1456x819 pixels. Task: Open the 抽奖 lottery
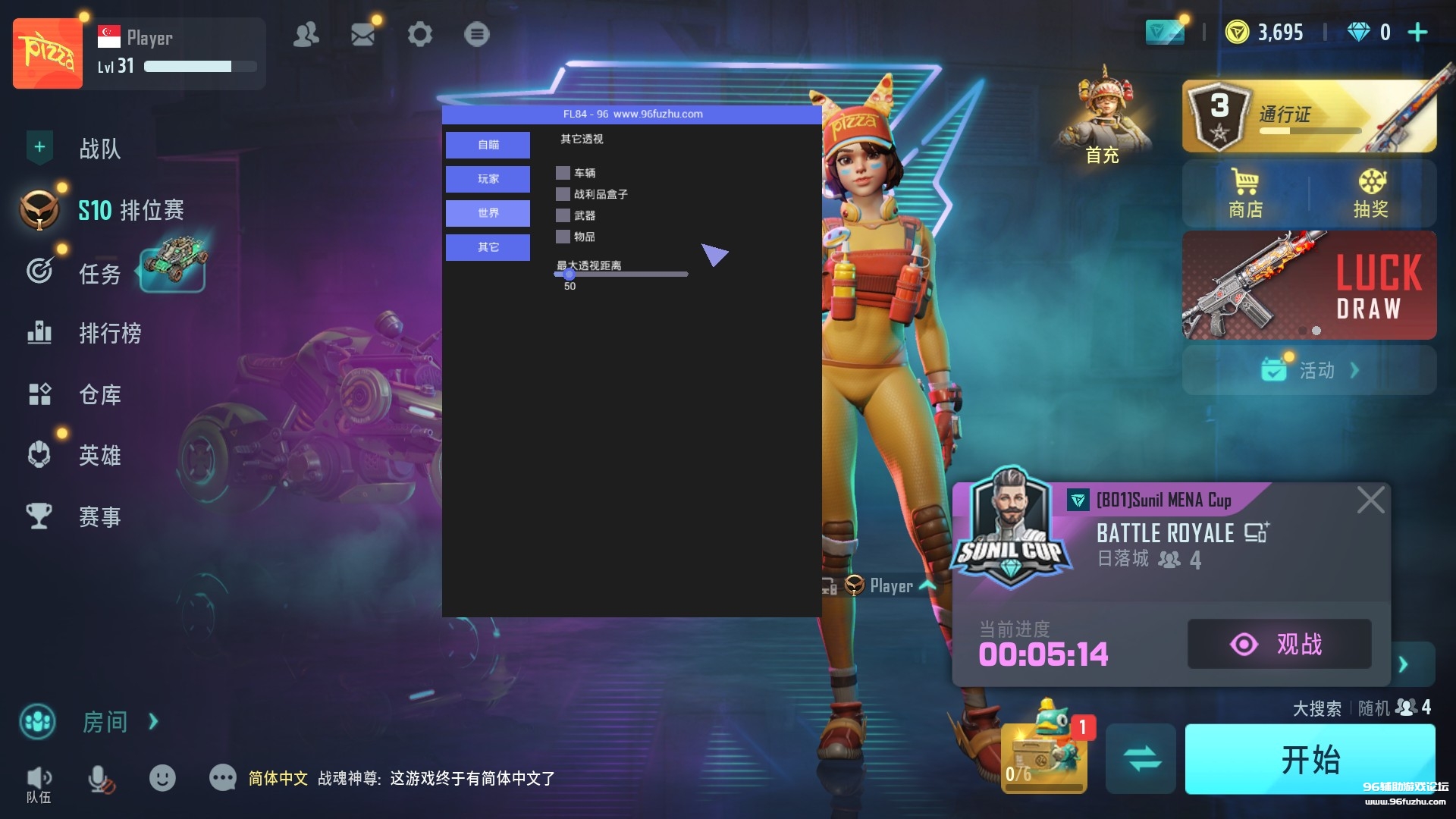1371,193
